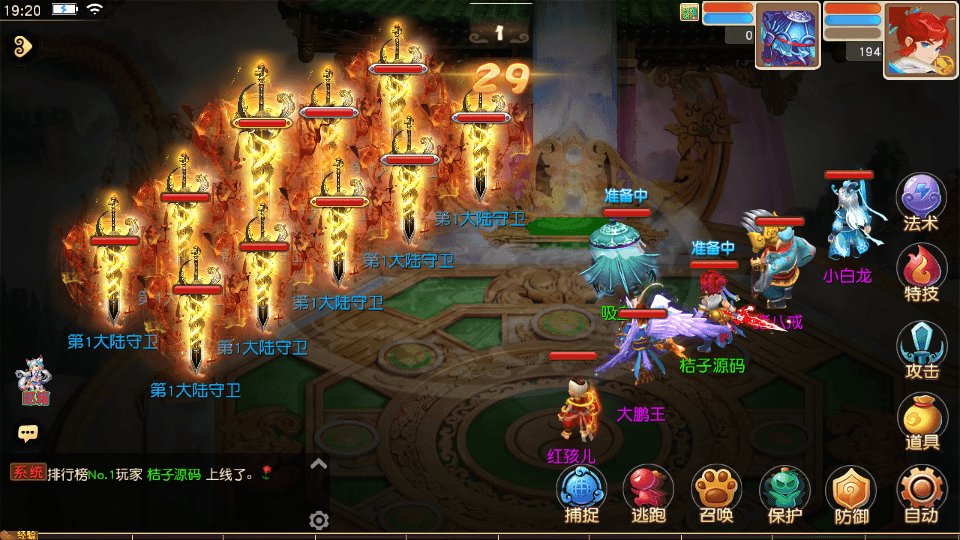
Task: Click the red-haired player portrait
Action: [x=919, y=40]
